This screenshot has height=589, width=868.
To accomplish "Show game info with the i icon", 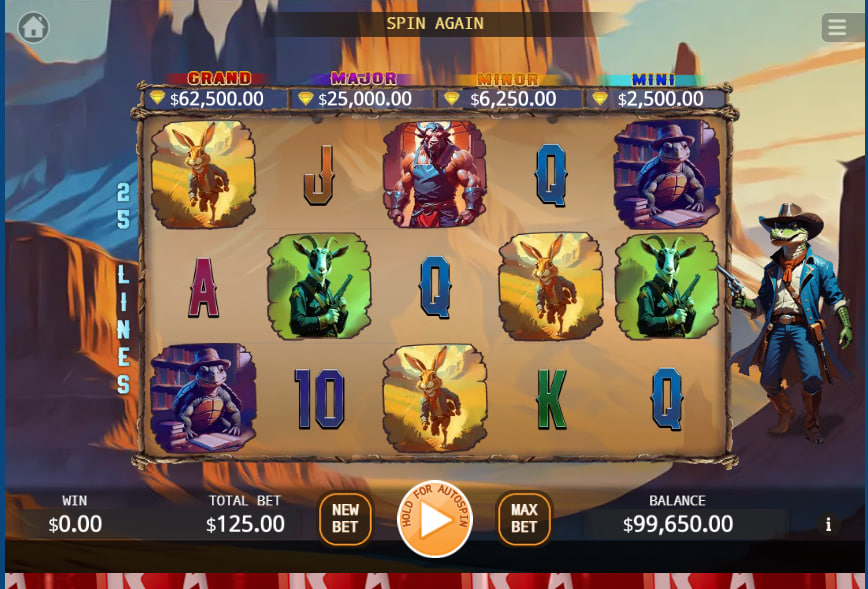I will pos(828,525).
